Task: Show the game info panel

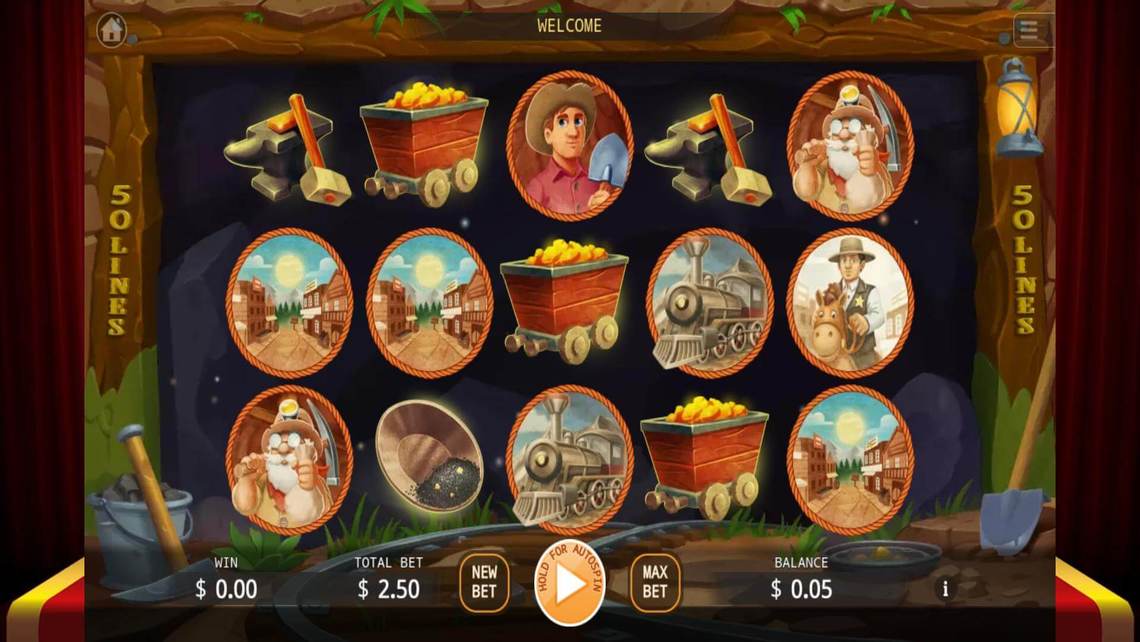Action: [946, 588]
